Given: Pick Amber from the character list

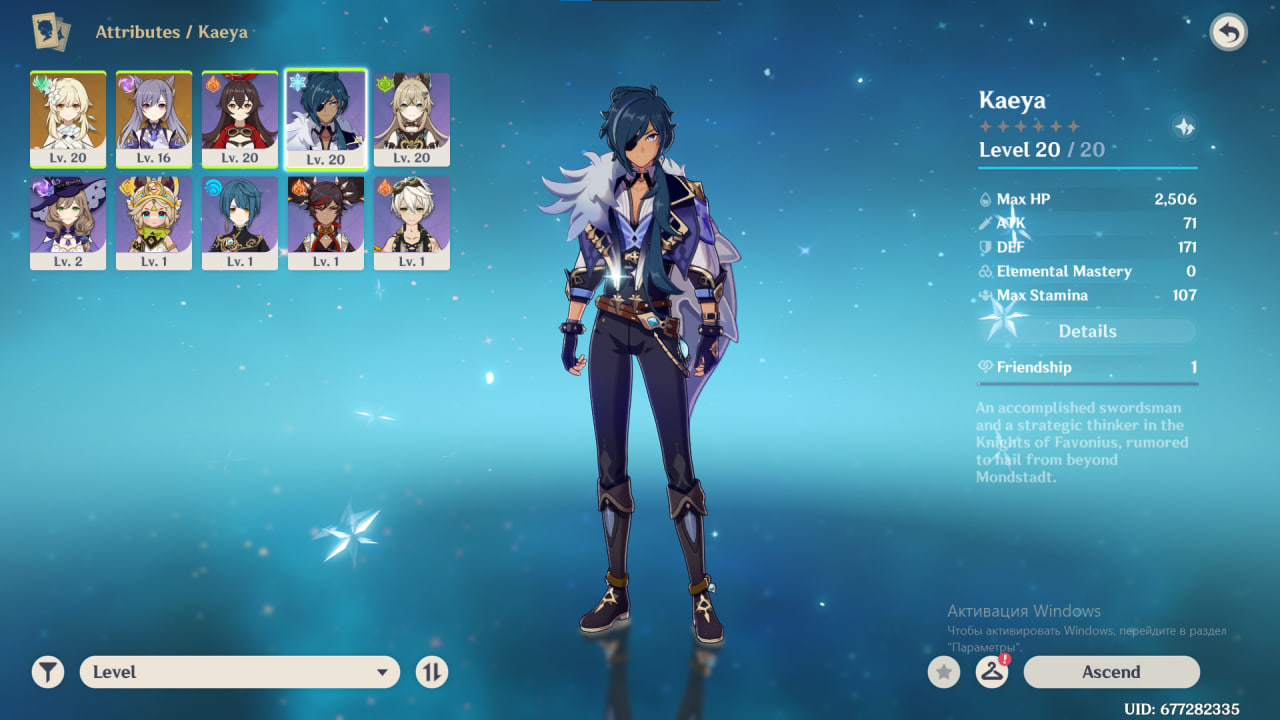Looking at the screenshot, I should coord(240,118).
